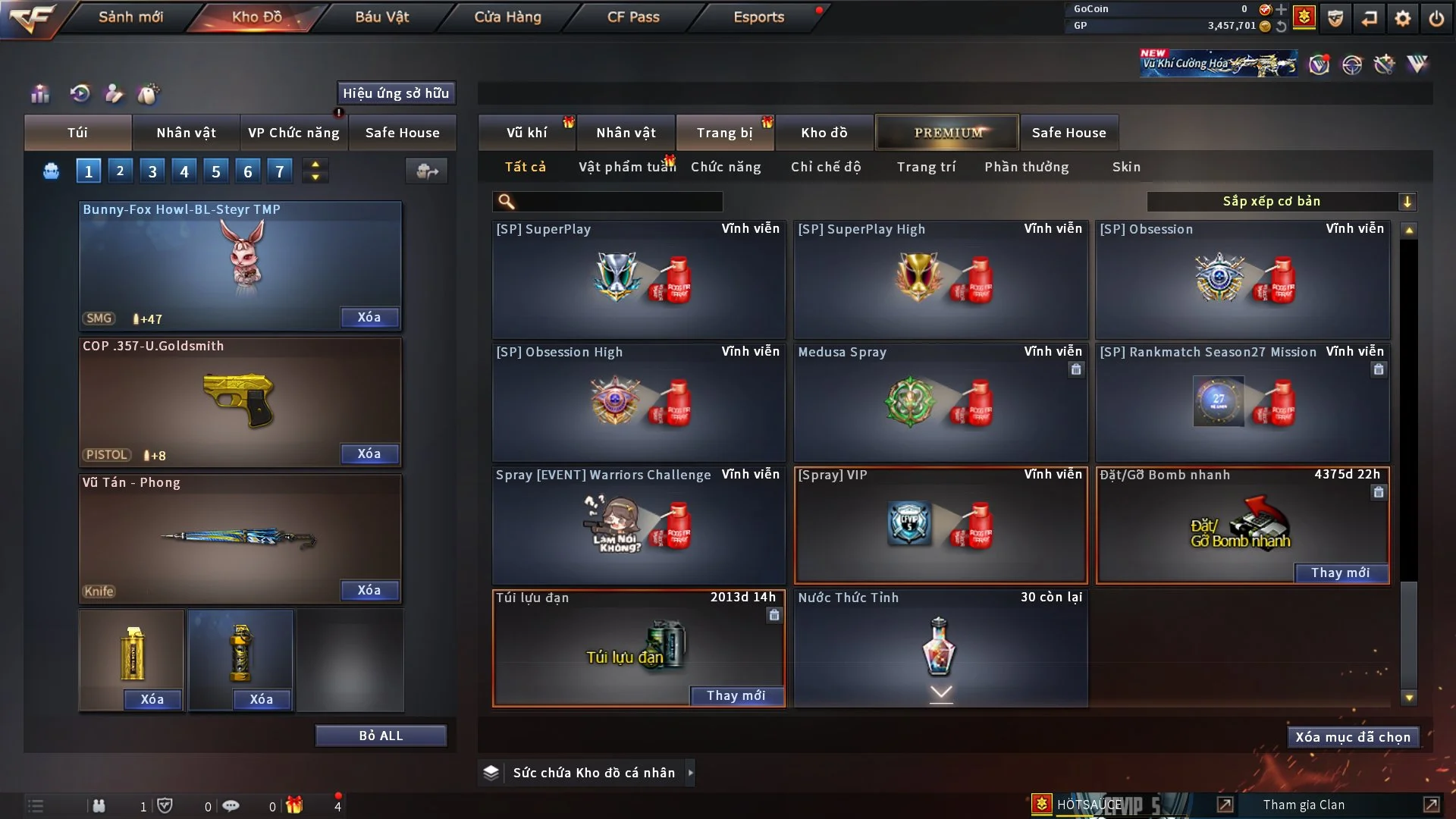
Task: Switch to the Vũ khí inventory tab
Action: (x=526, y=133)
